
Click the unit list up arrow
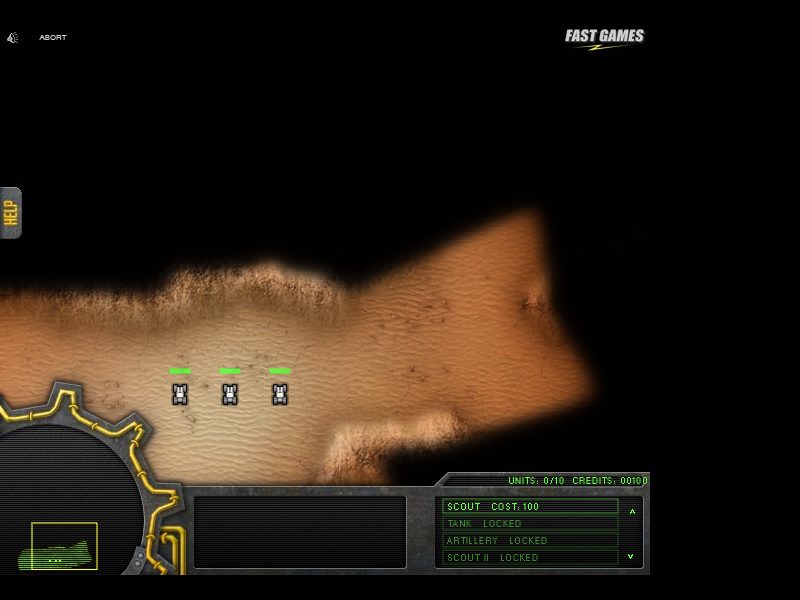click(632, 511)
